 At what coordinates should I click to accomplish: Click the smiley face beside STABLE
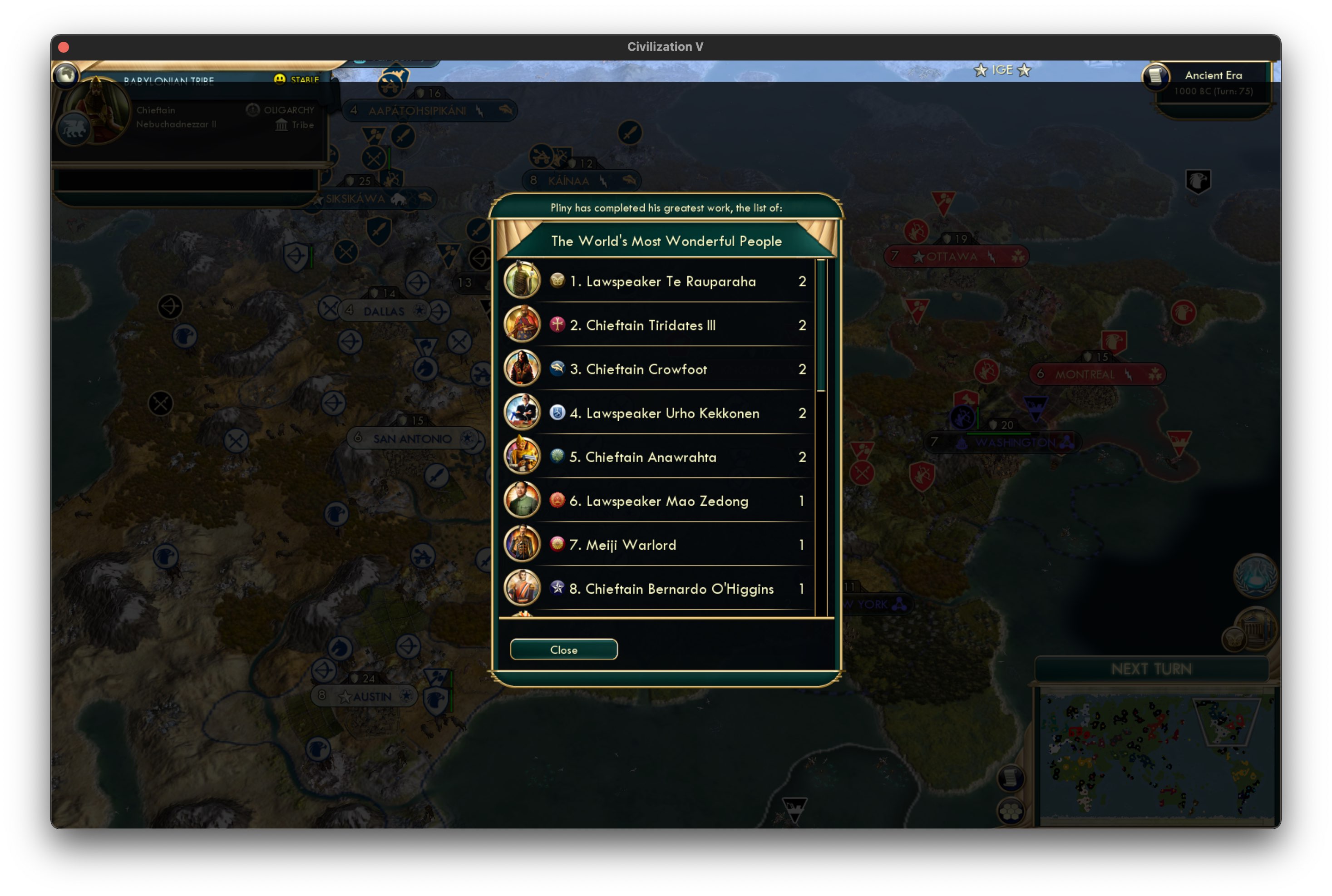[280, 79]
